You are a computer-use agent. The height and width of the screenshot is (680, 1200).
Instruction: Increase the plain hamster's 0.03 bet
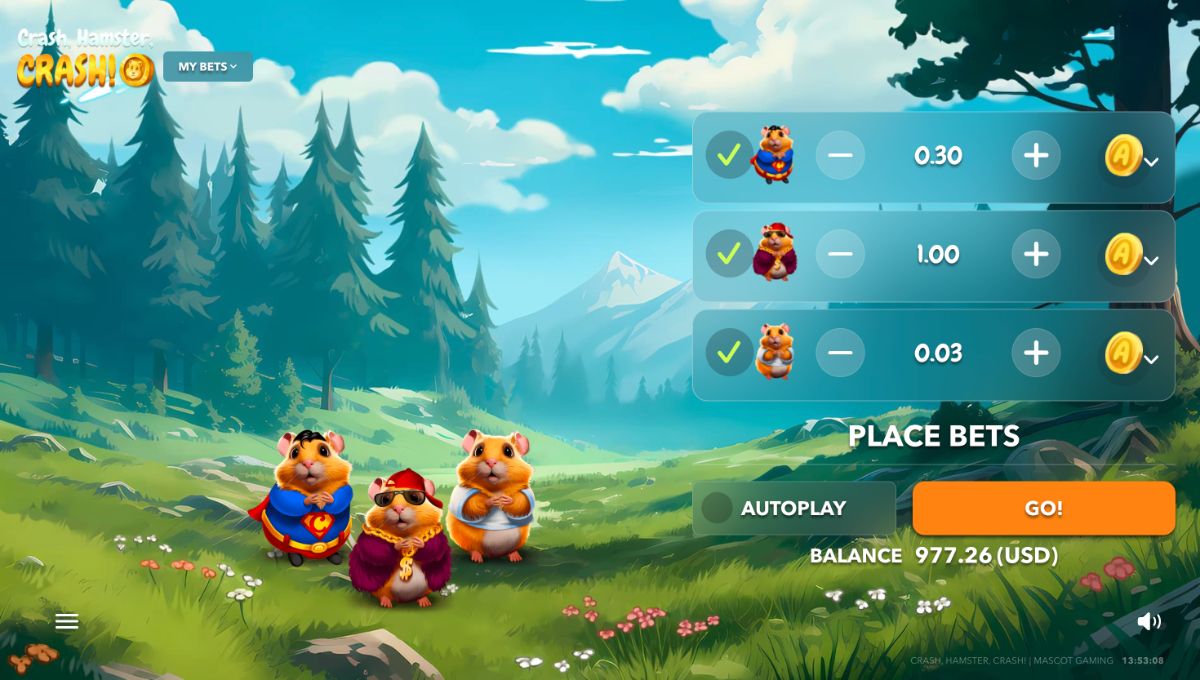click(1036, 352)
